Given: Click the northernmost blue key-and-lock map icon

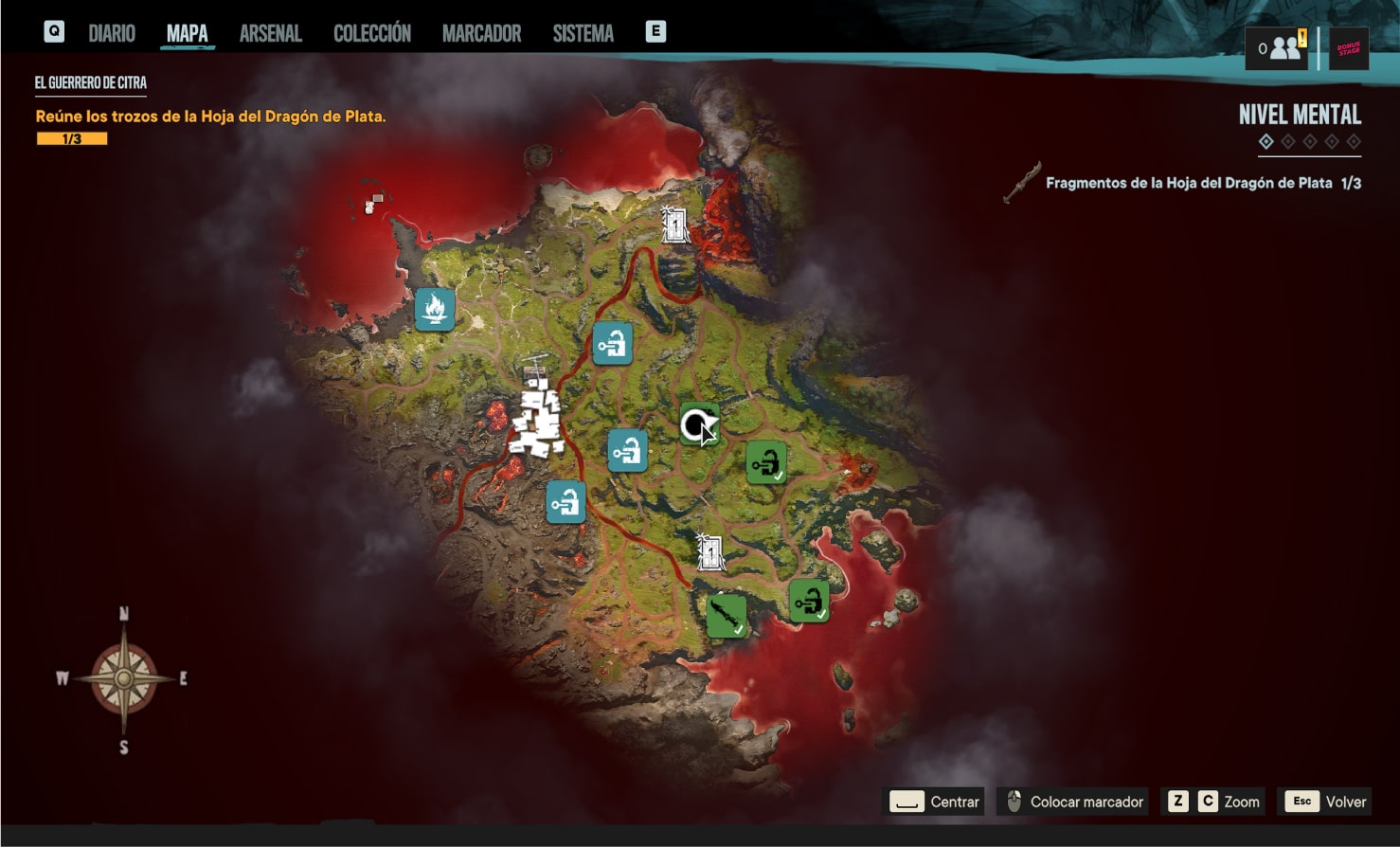Looking at the screenshot, I should 613,345.
